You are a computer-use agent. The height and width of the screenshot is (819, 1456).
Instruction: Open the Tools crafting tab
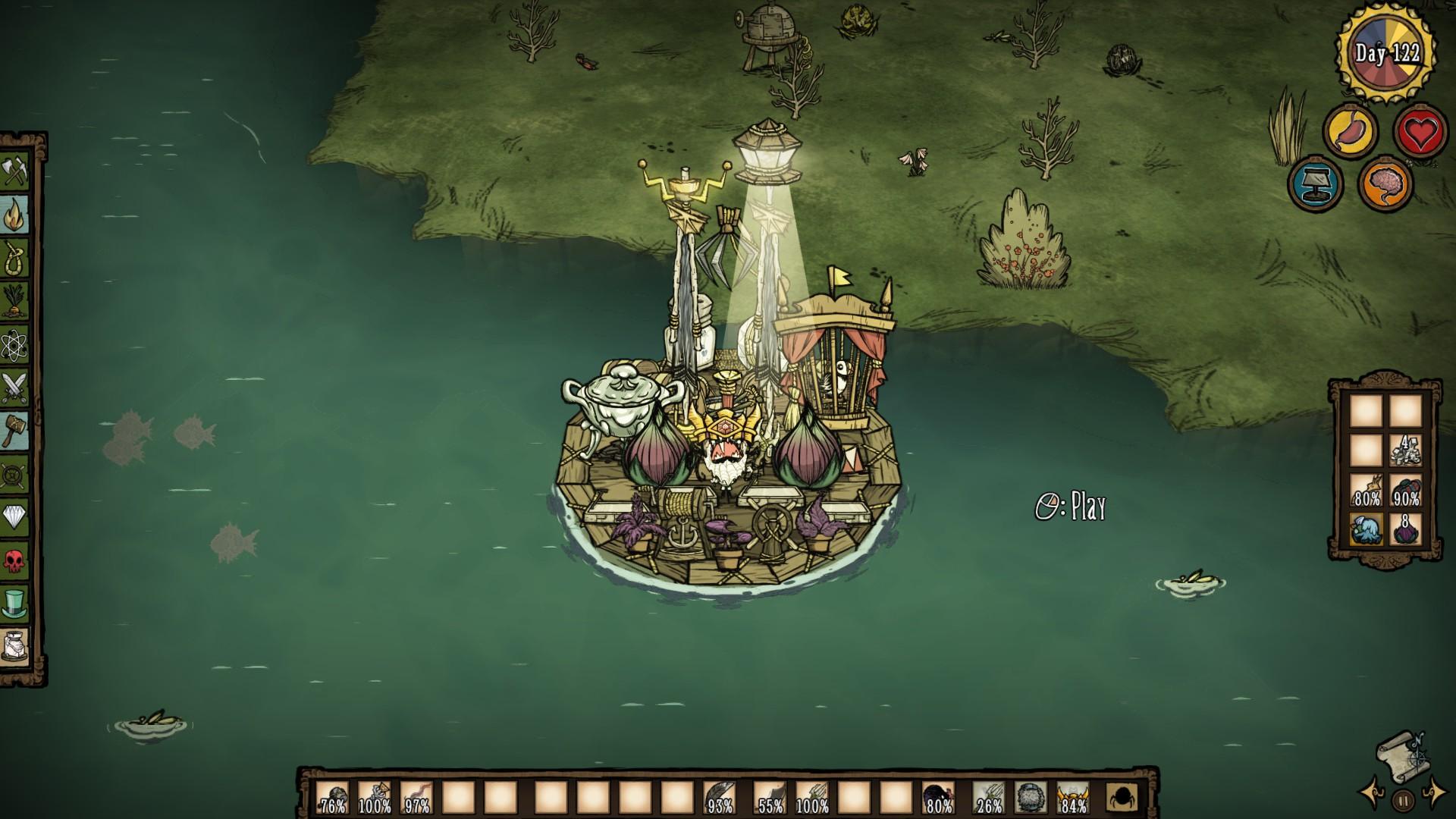tap(16, 172)
